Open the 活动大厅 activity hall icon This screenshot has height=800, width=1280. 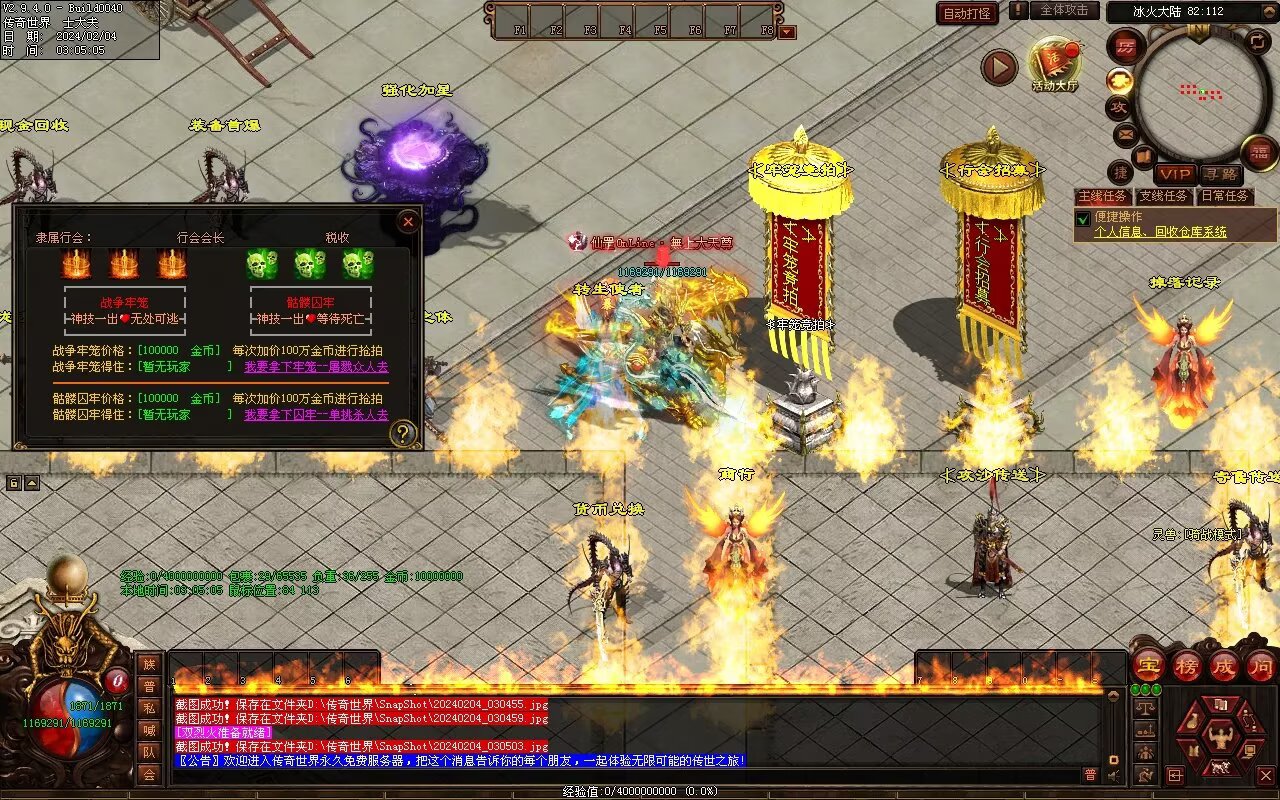[1055, 65]
